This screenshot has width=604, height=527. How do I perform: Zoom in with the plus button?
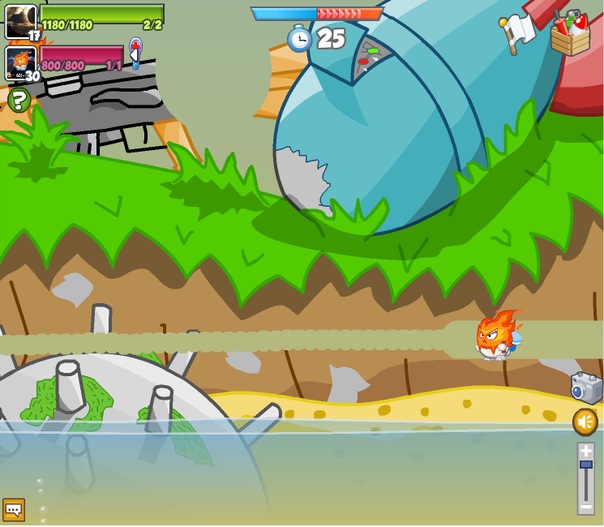click(x=586, y=452)
